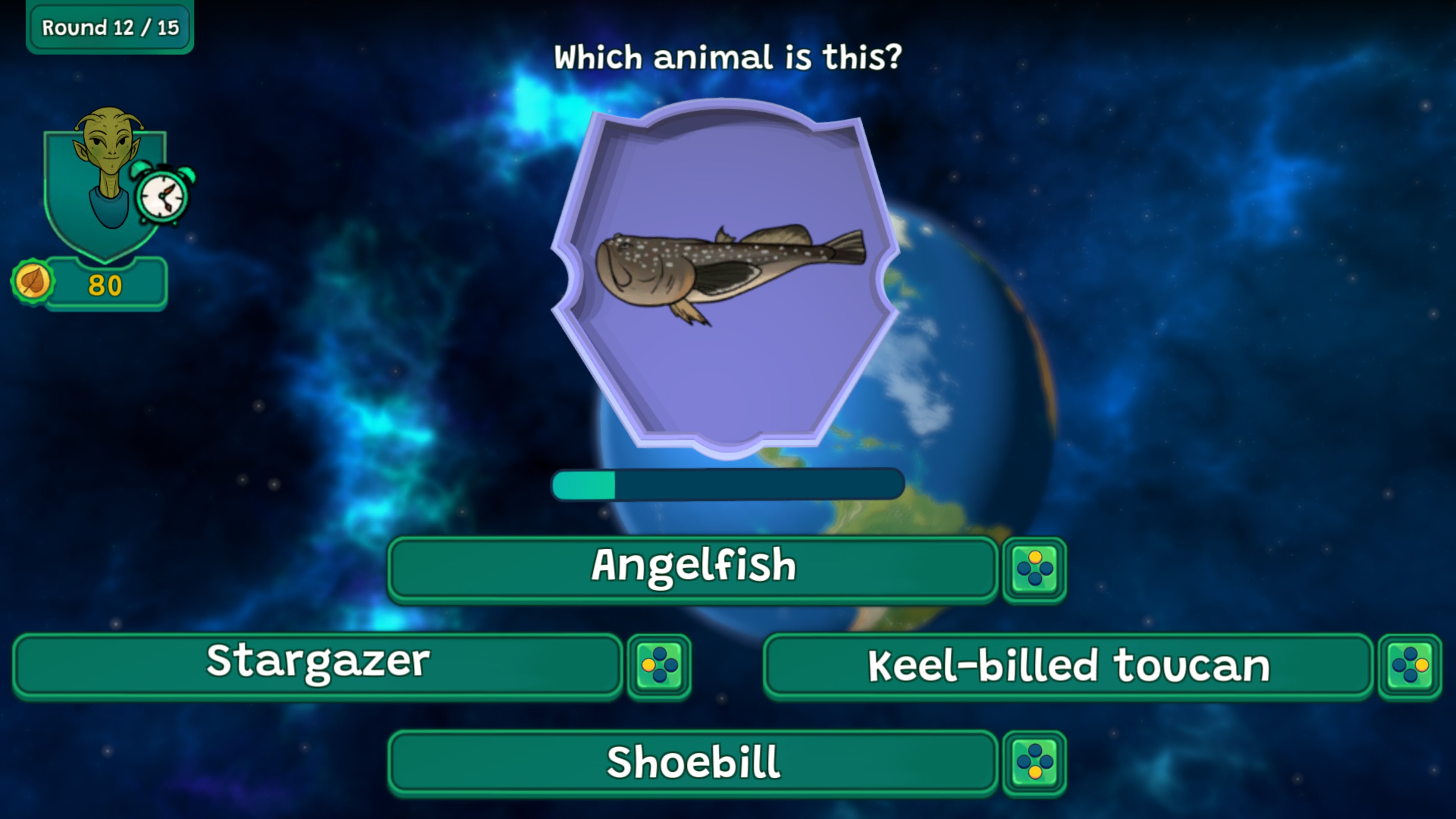1456x819 pixels.
Task: Answer with Shoebill
Action: 692,762
